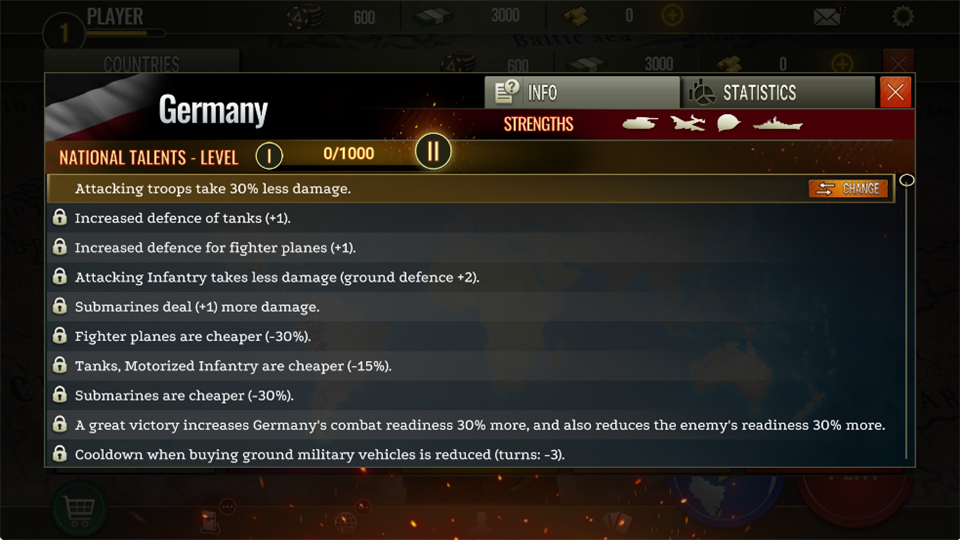
Task: Select the level II talent marker
Action: tap(433, 152)
